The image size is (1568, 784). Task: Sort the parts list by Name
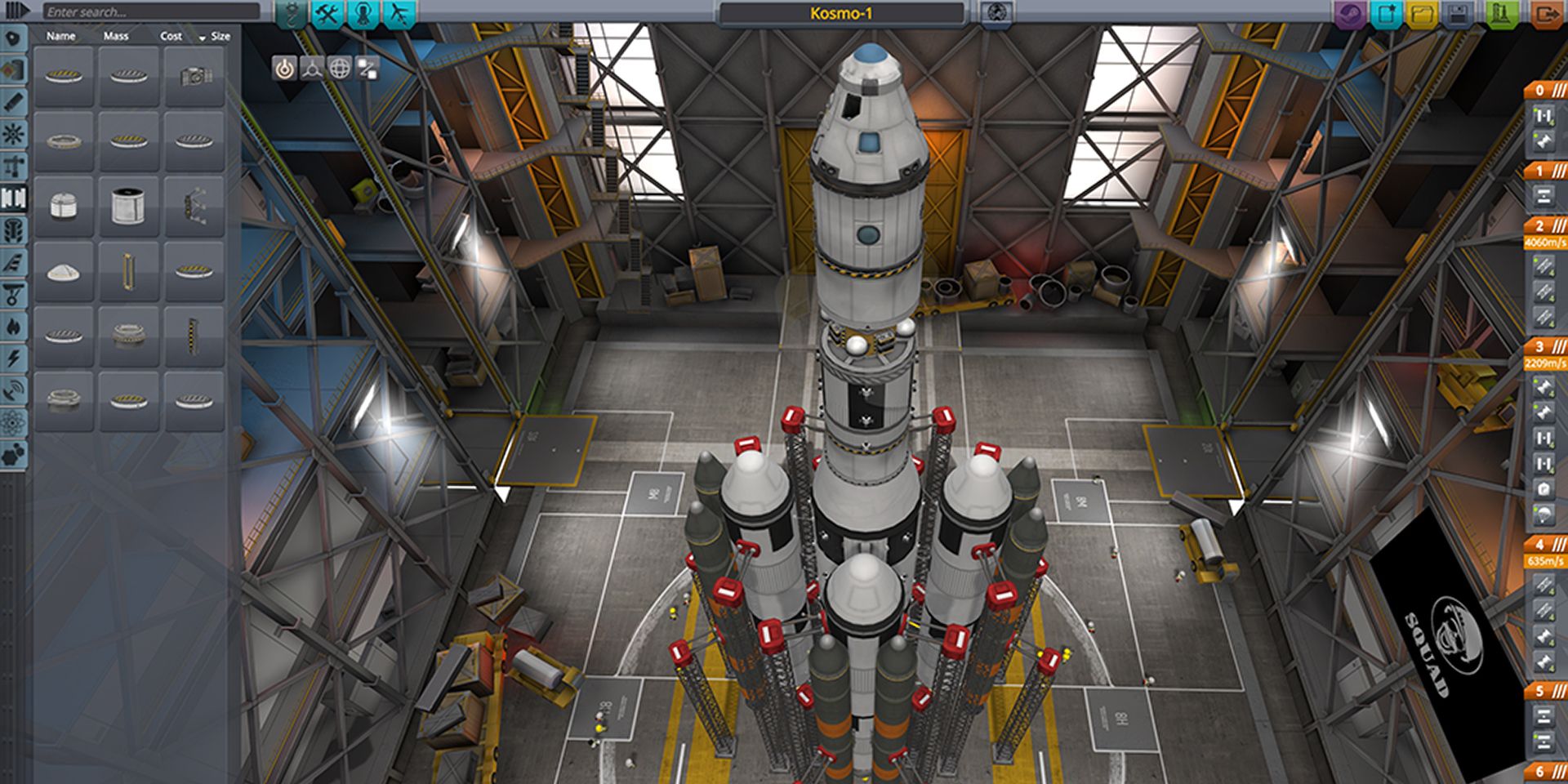[60, 36]
